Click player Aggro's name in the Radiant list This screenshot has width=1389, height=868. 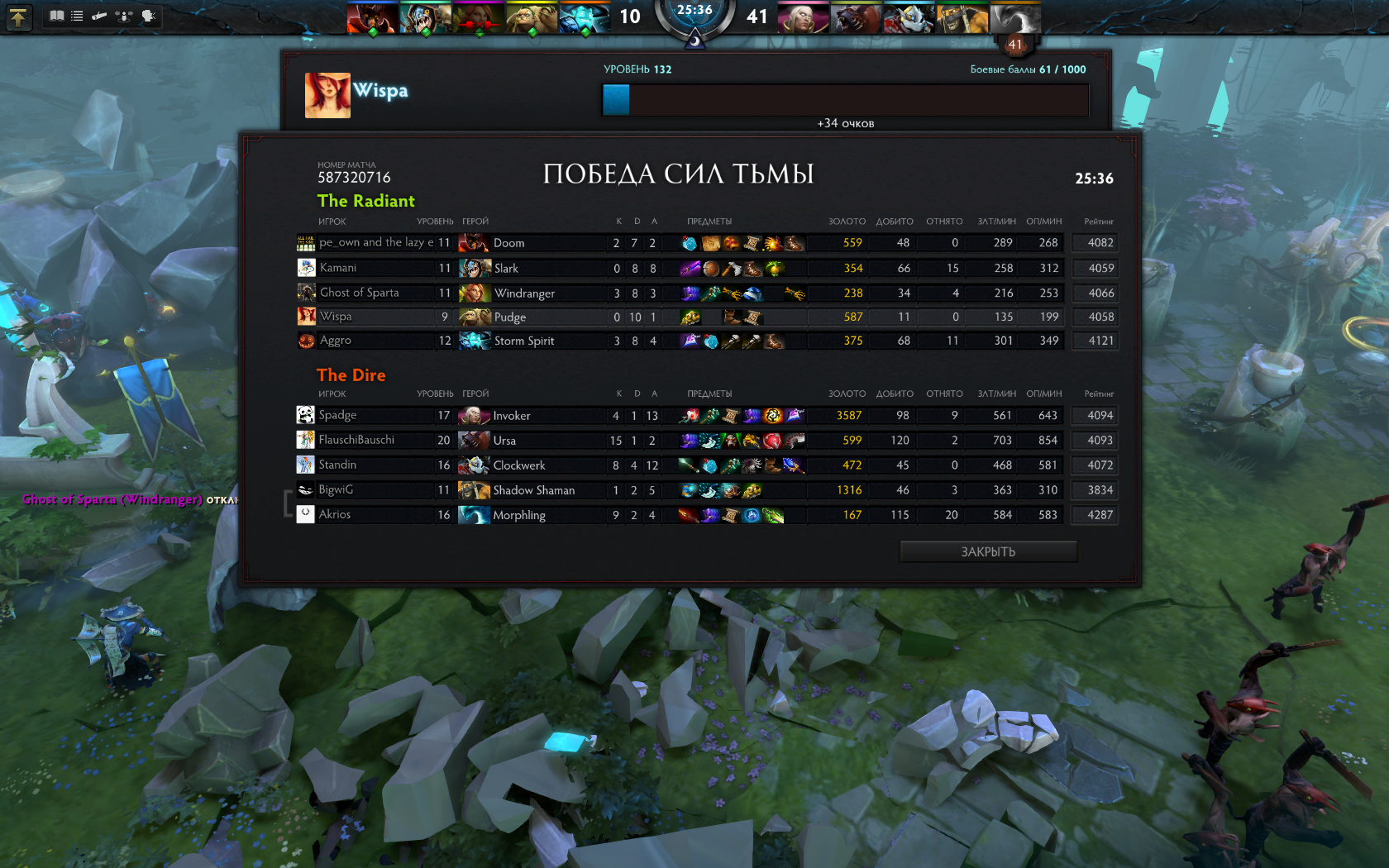(336, 341)
